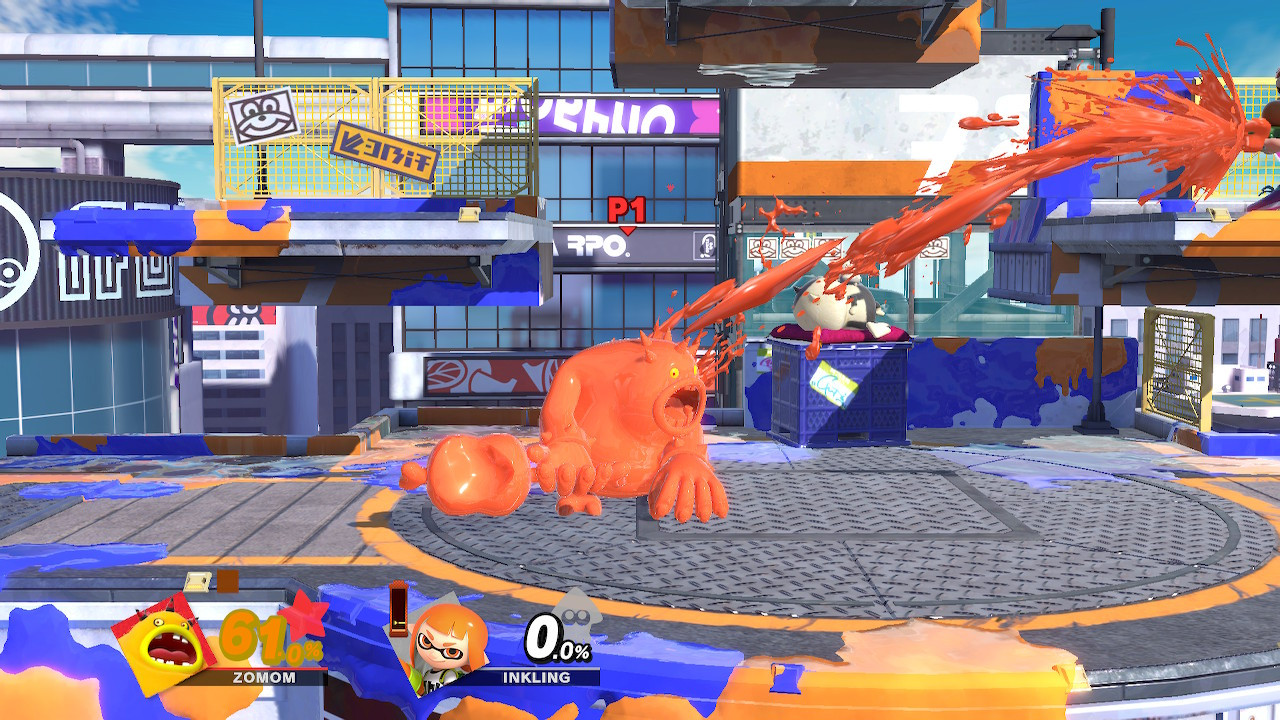The width and height of the screenshot is (1280, 720).
Task: Open the yellow tilted signboard on the fence
Action: coord(383,151)
